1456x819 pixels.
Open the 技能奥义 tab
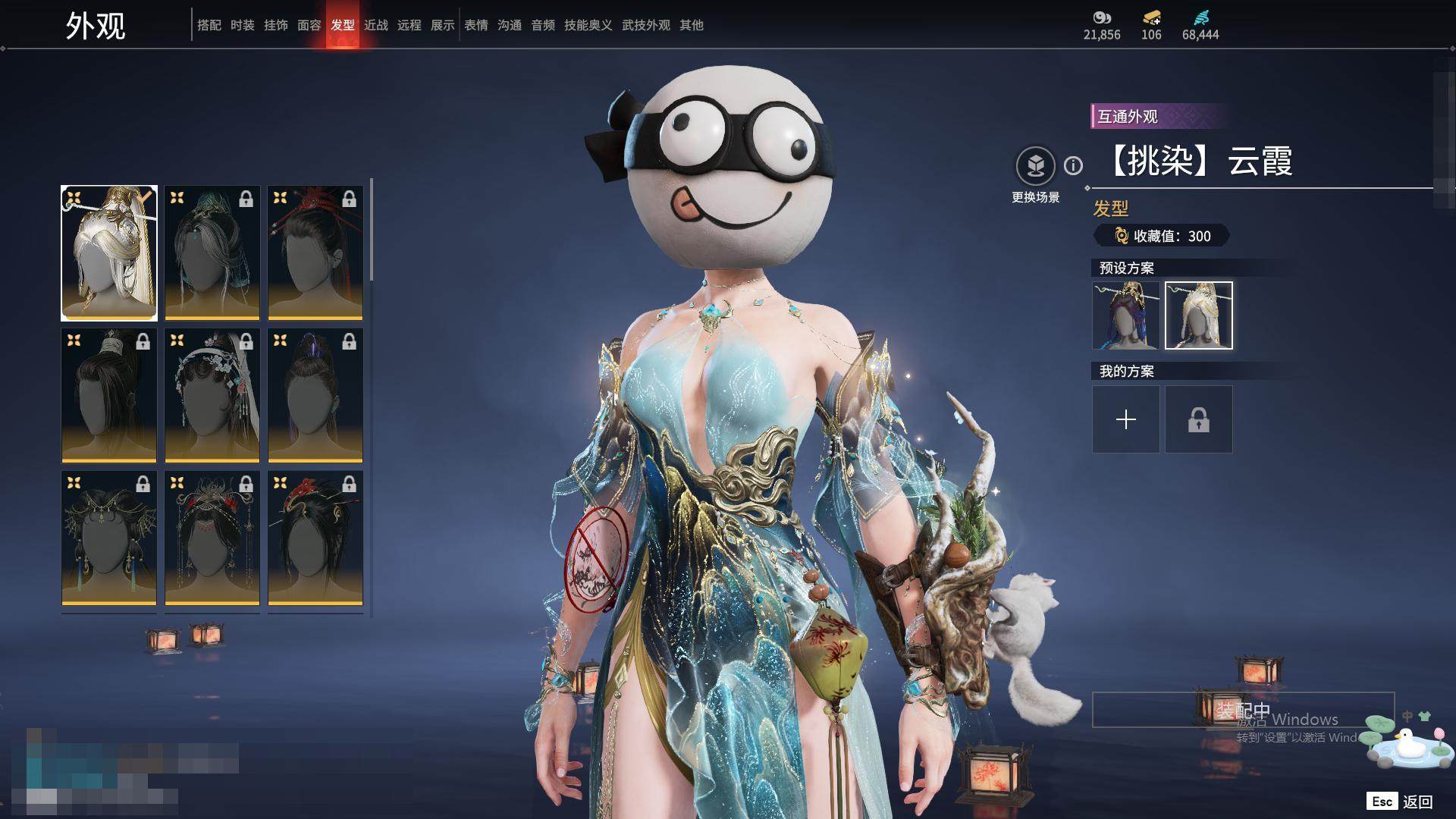pos(588,25)
